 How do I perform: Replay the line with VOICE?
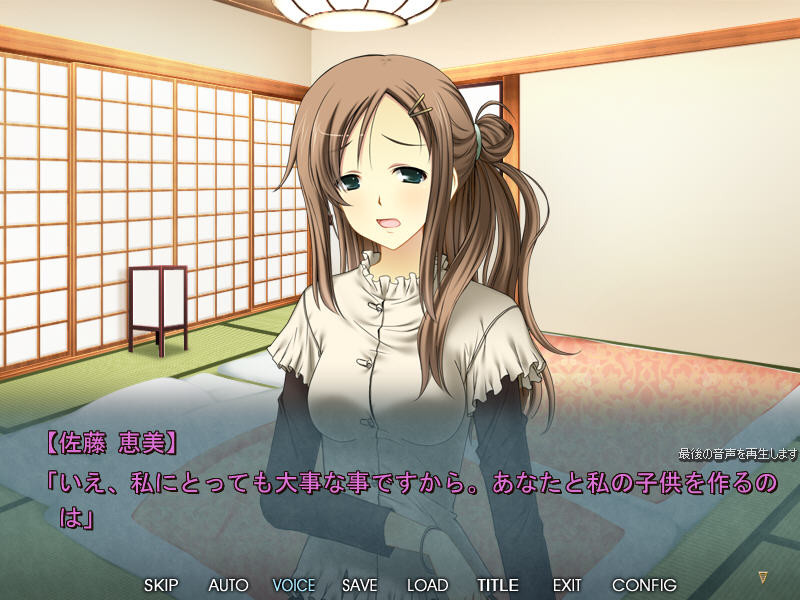pos(293,585)
